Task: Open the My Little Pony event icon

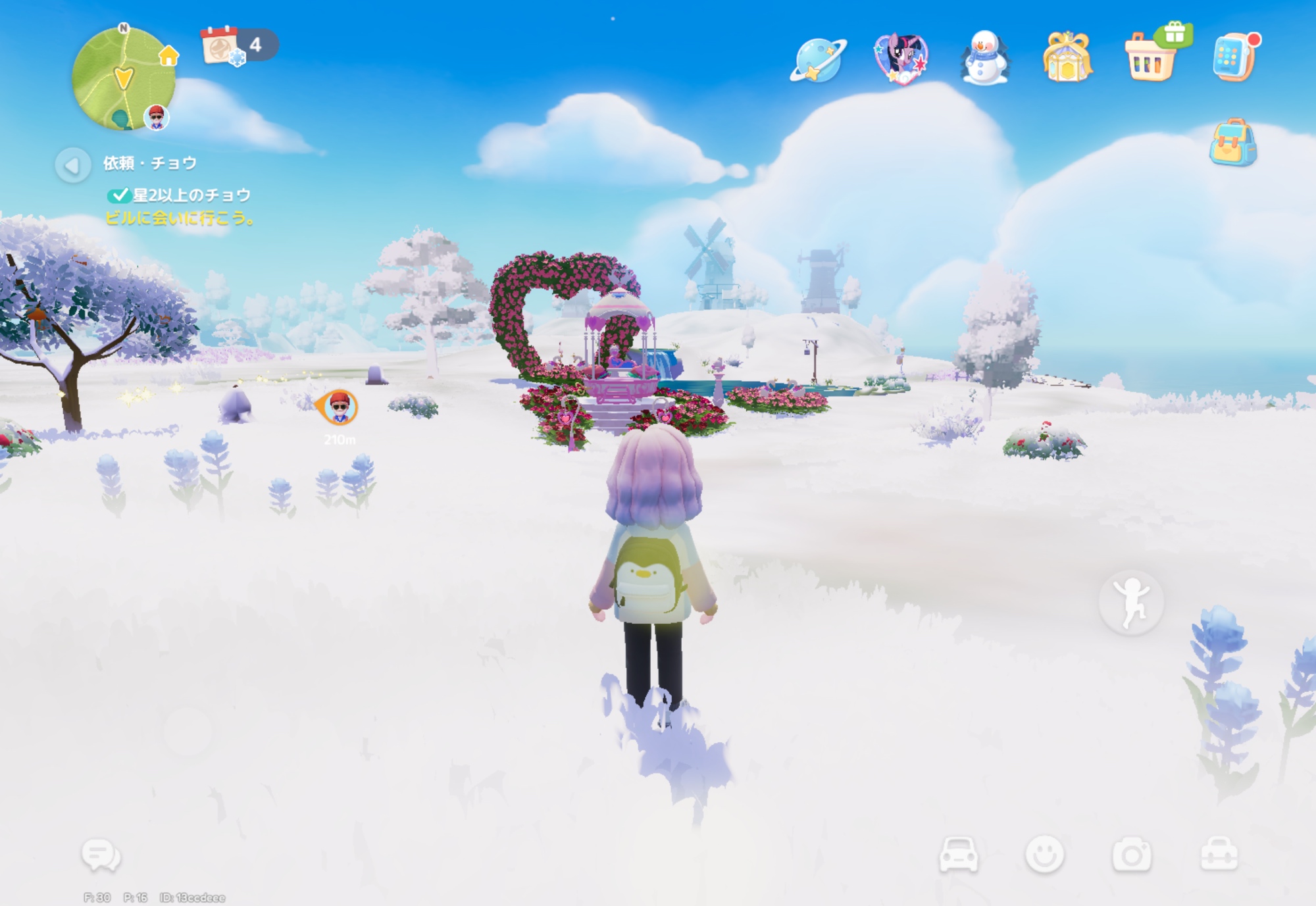Action: [x=901, y=59]
